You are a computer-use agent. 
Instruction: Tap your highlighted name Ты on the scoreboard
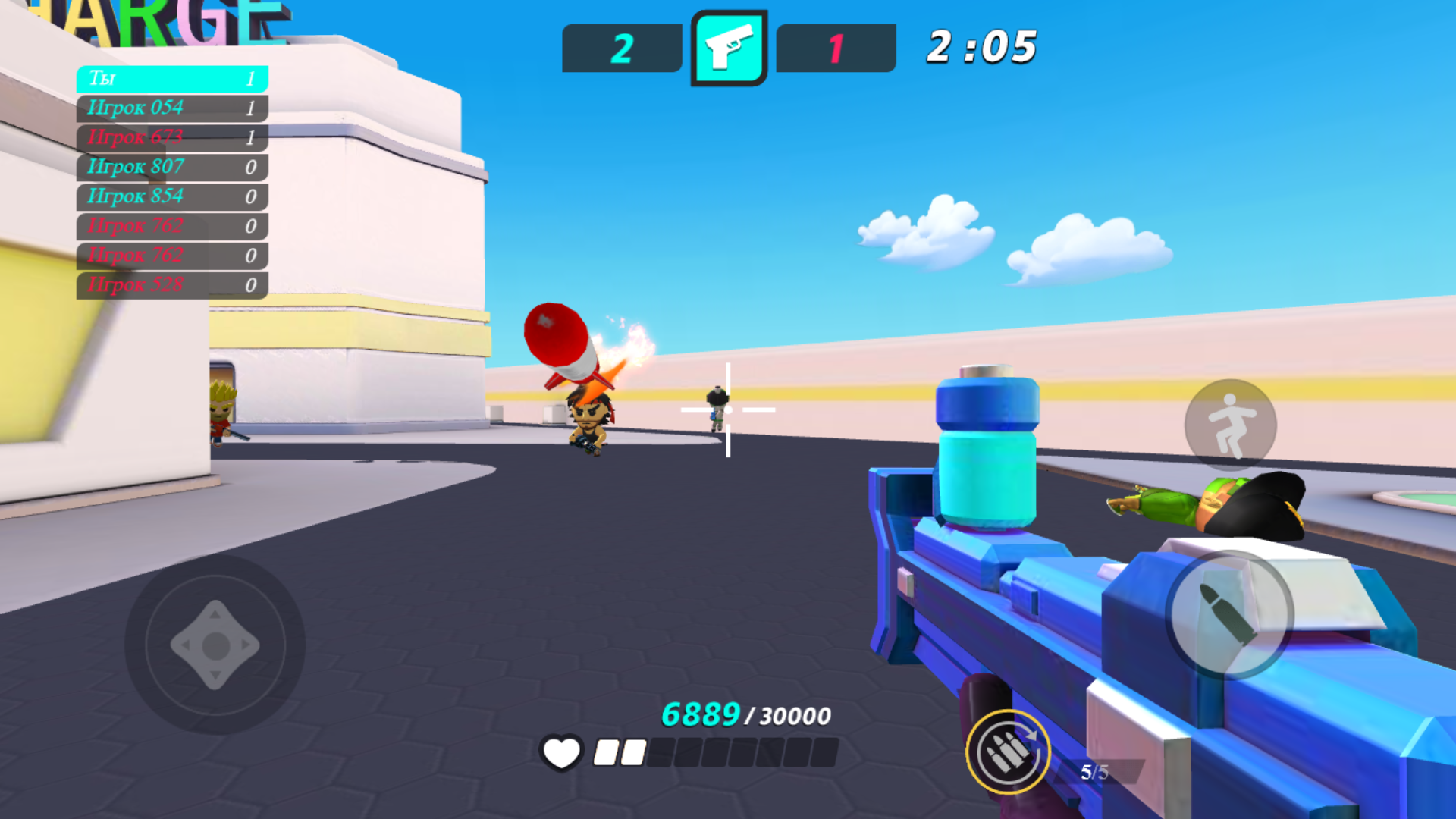171,78
